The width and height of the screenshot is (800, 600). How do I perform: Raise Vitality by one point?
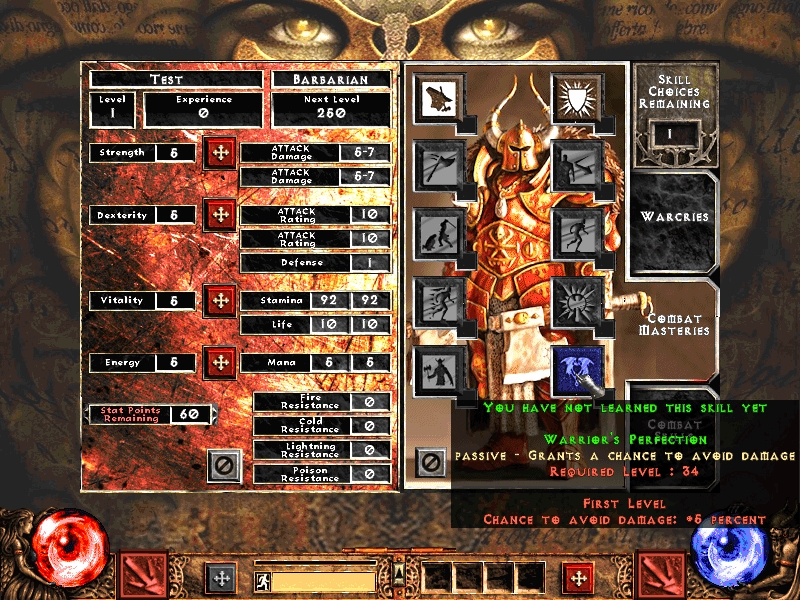220,300
